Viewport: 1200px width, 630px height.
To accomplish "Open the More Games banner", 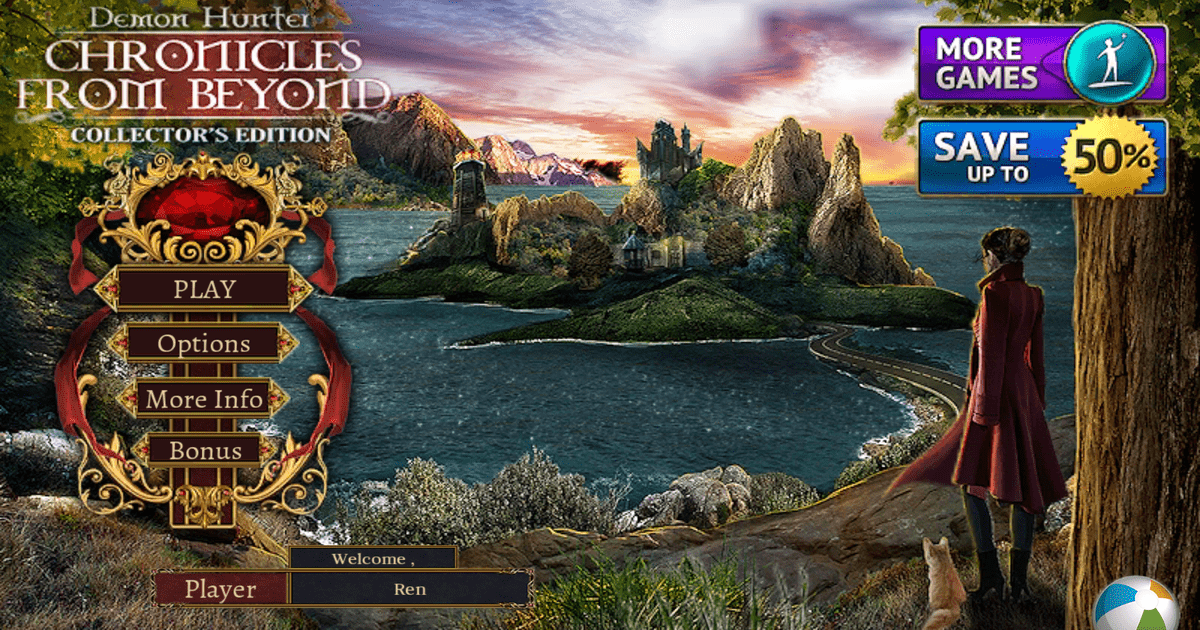I will pyautogui.click(x=1041, y=63).
